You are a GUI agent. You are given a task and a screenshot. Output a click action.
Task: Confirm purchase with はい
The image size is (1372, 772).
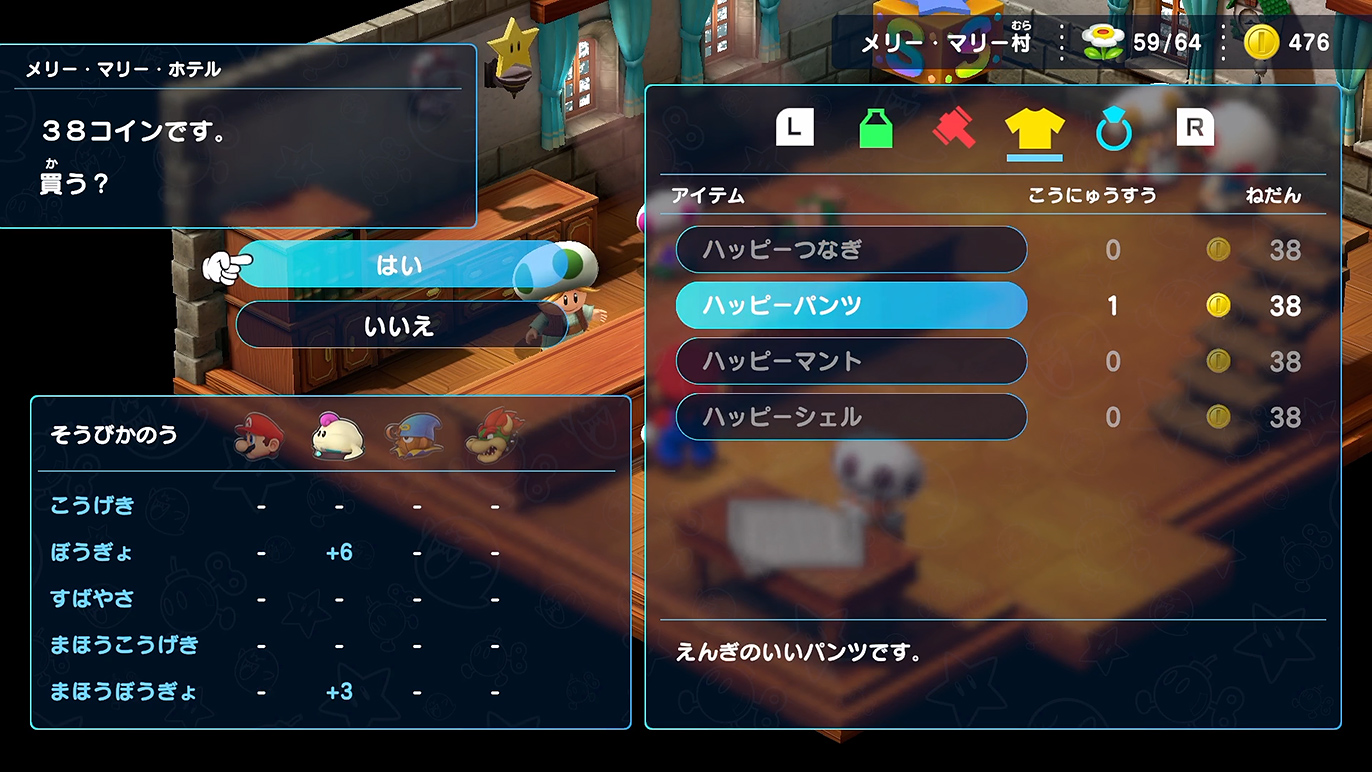coord(399,265)
